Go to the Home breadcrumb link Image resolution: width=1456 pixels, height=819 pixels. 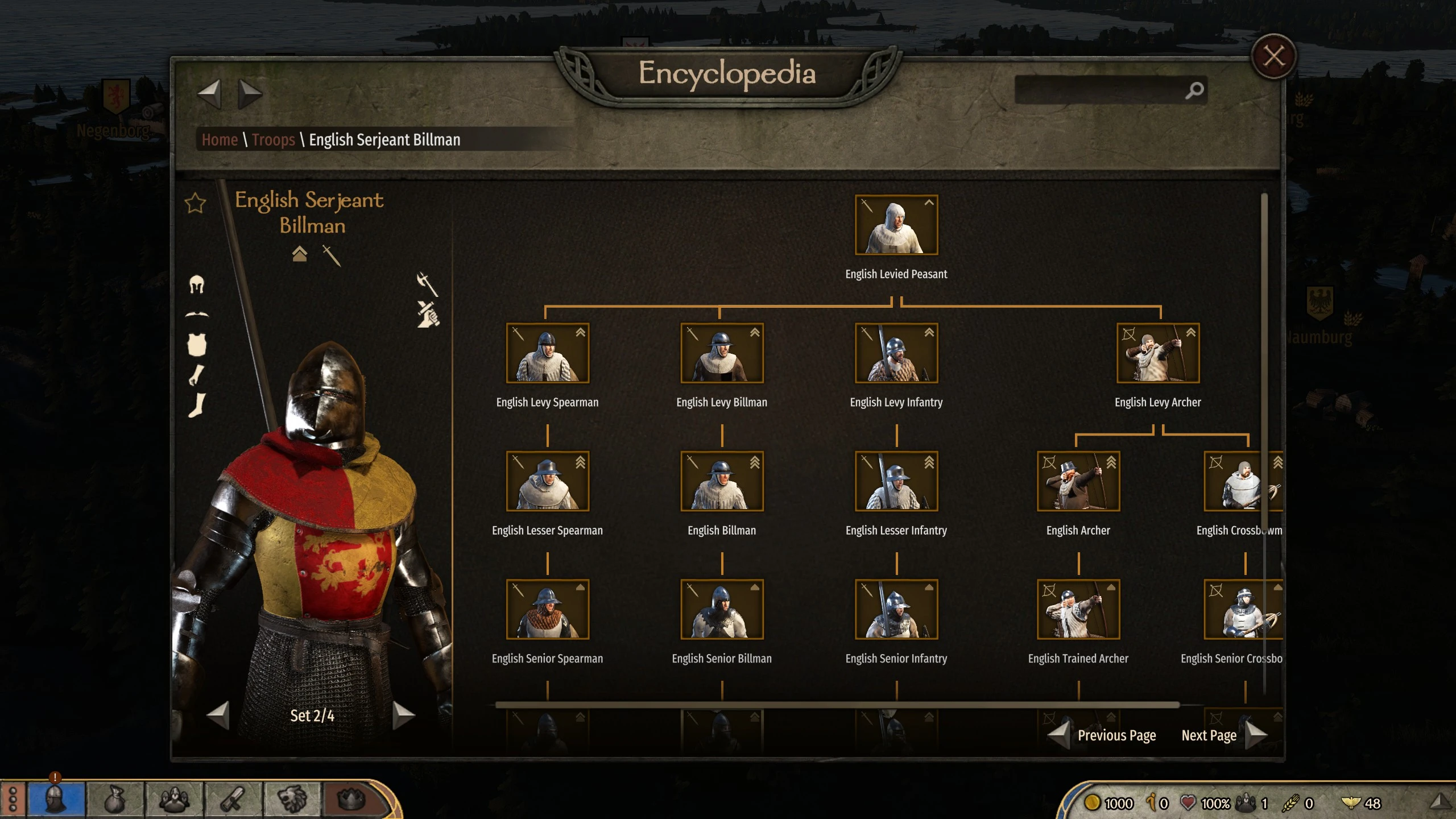(x=220, y=139)
